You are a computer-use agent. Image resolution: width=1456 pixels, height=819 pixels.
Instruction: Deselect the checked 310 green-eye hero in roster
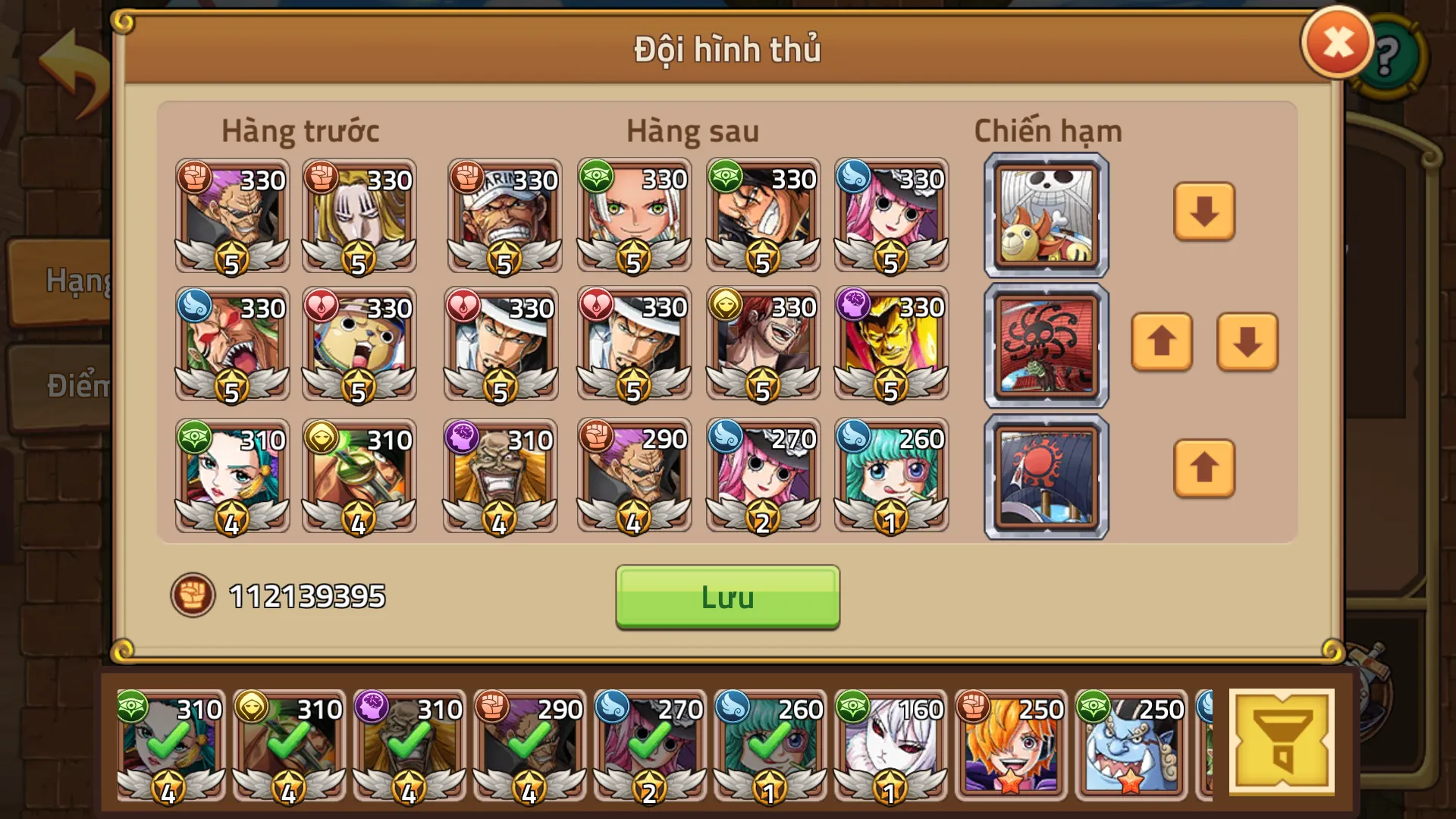(x=170, y=747)
